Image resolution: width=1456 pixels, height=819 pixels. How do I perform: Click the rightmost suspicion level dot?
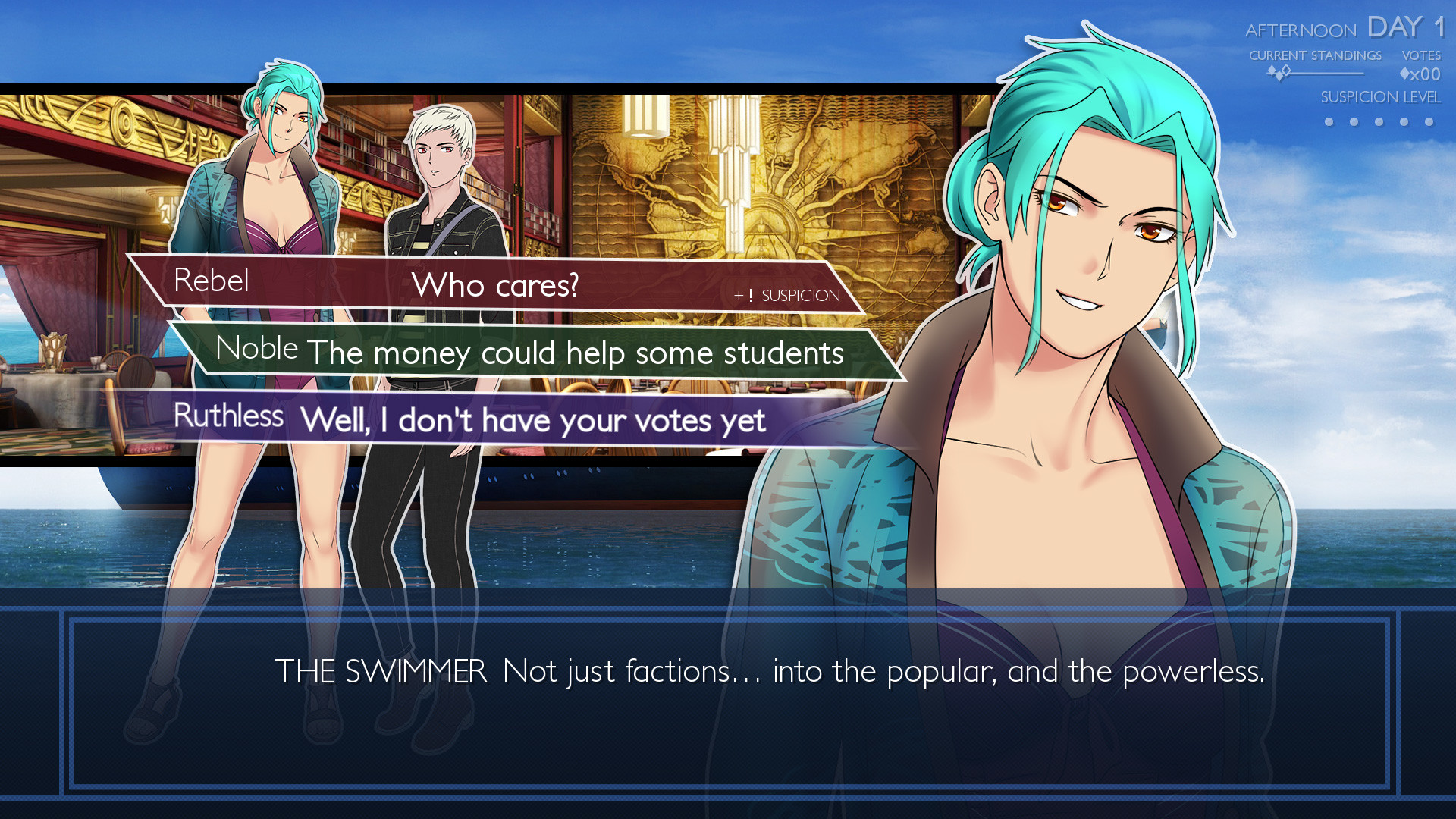tap(1428, 122)
